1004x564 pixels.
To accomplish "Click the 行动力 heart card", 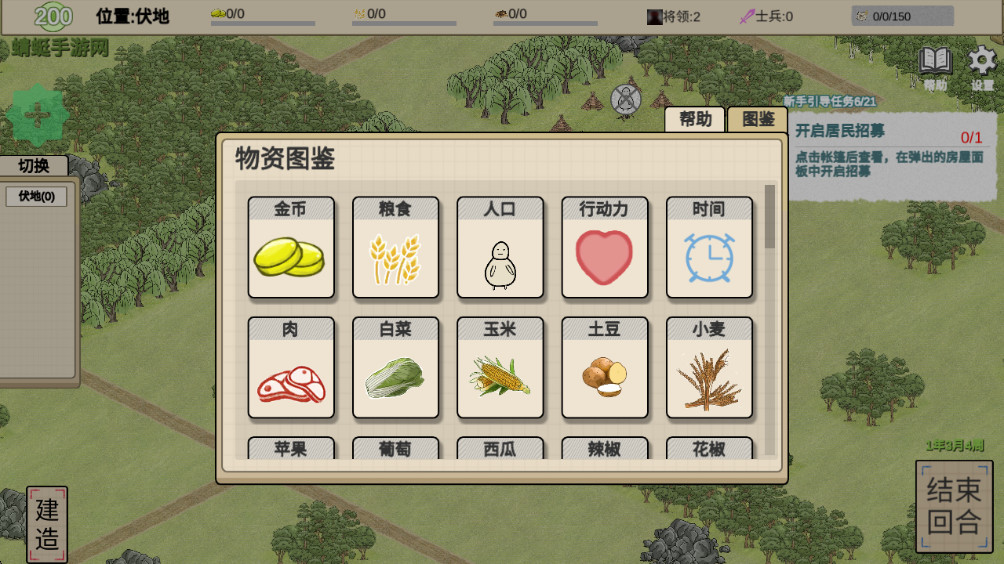I will 604,247.
